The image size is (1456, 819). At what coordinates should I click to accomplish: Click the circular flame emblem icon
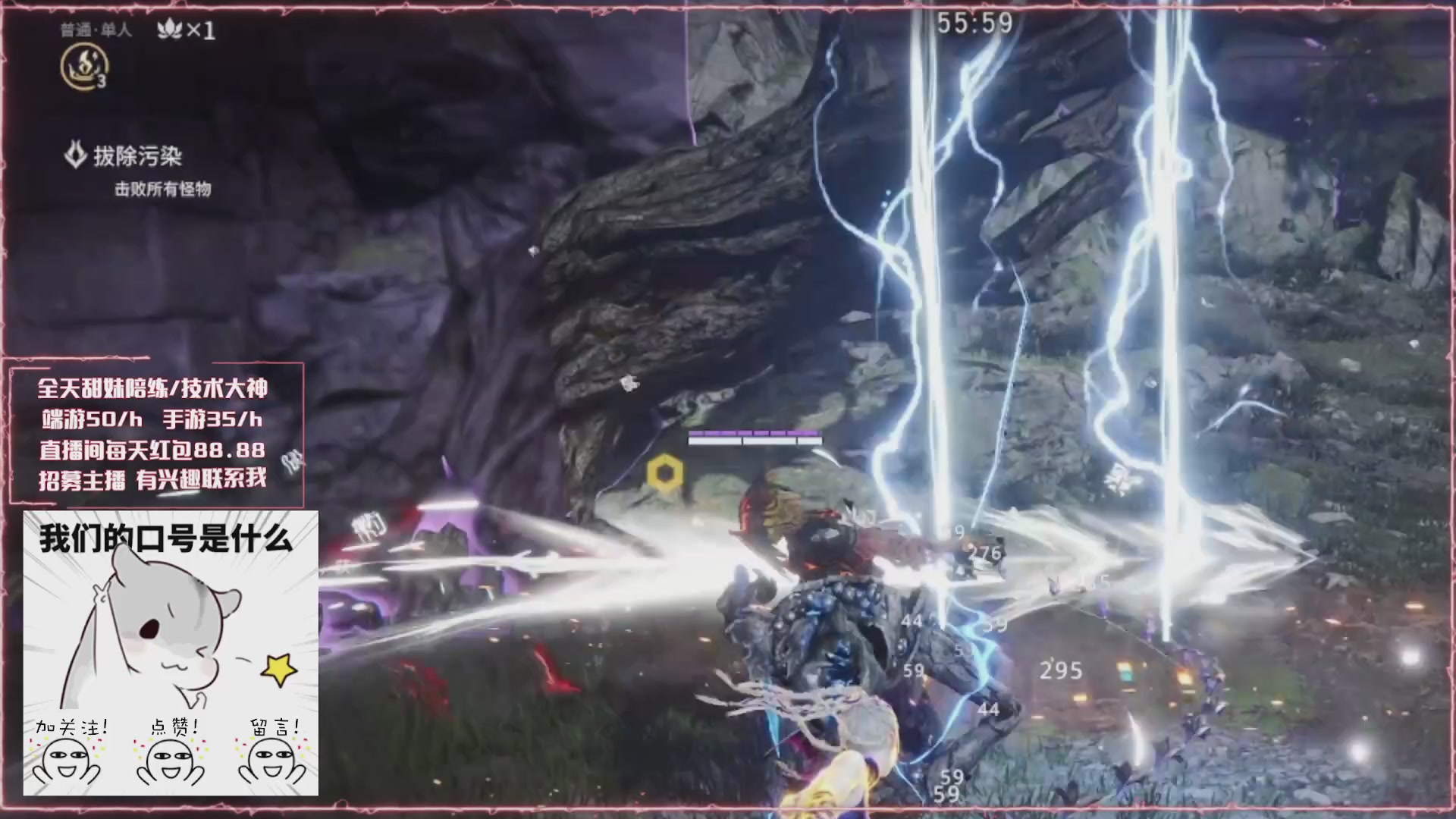point(83,66)
